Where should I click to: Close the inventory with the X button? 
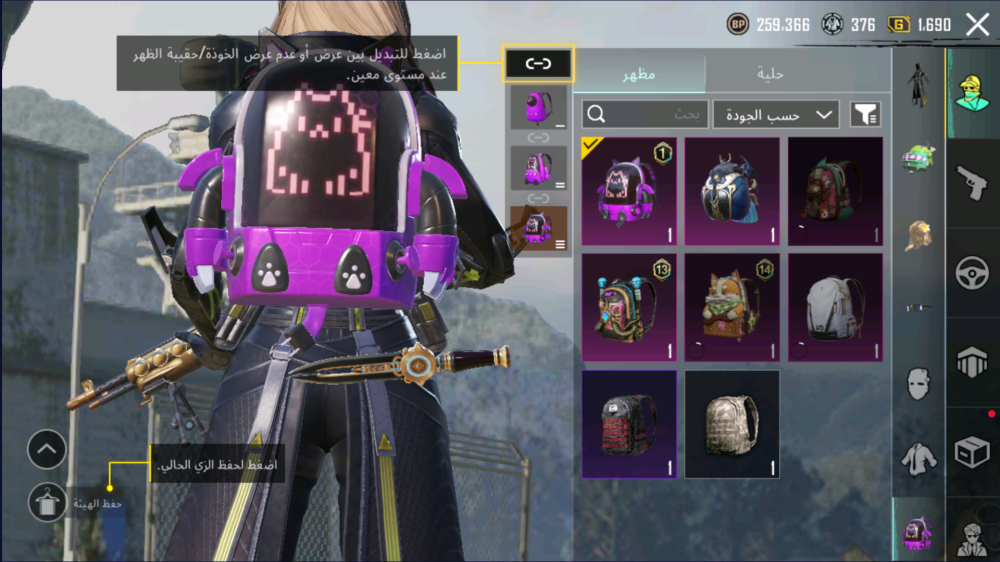(x=977, y=24)
